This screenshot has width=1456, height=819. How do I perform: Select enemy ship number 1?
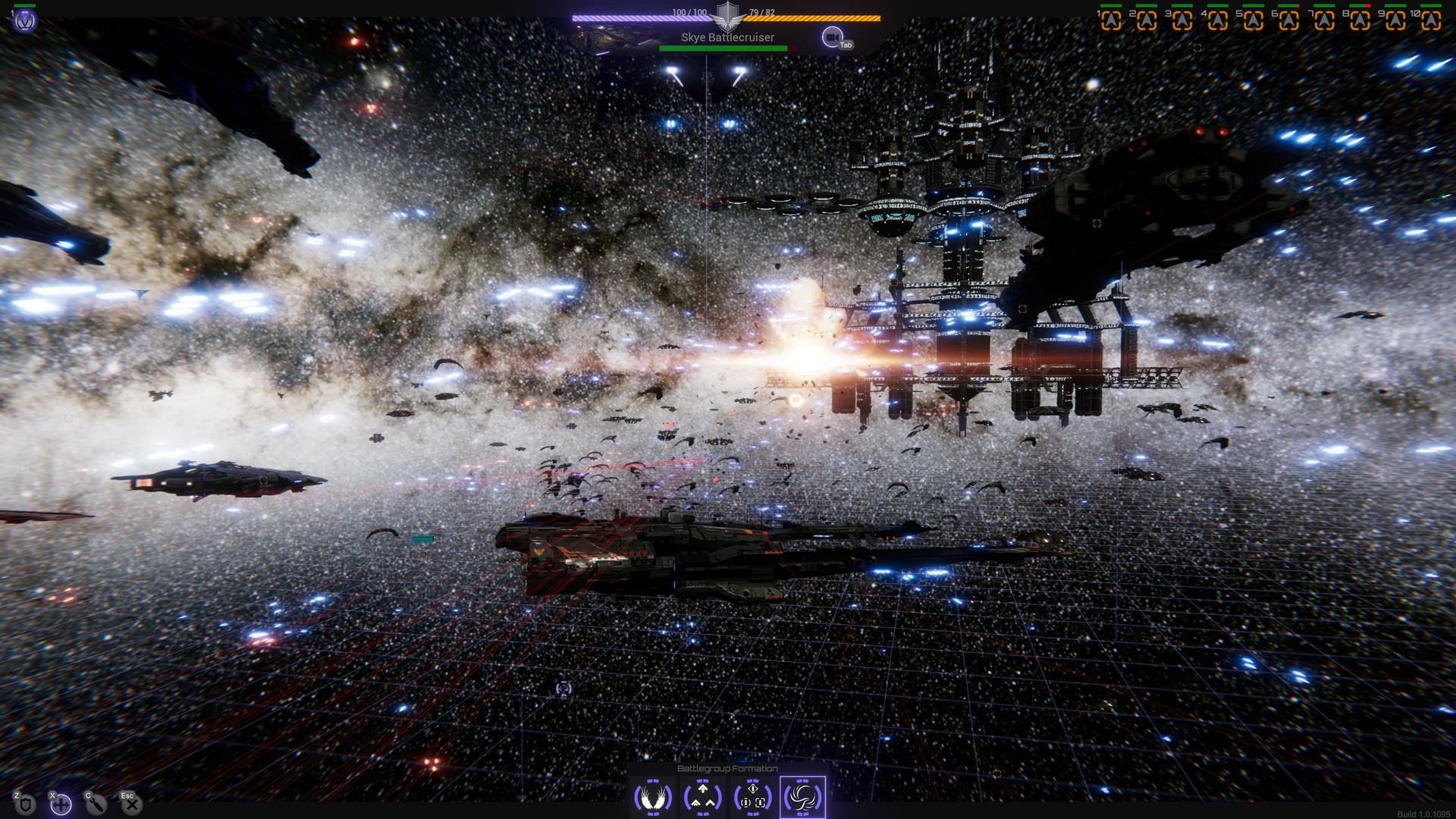pos(1111,20)
